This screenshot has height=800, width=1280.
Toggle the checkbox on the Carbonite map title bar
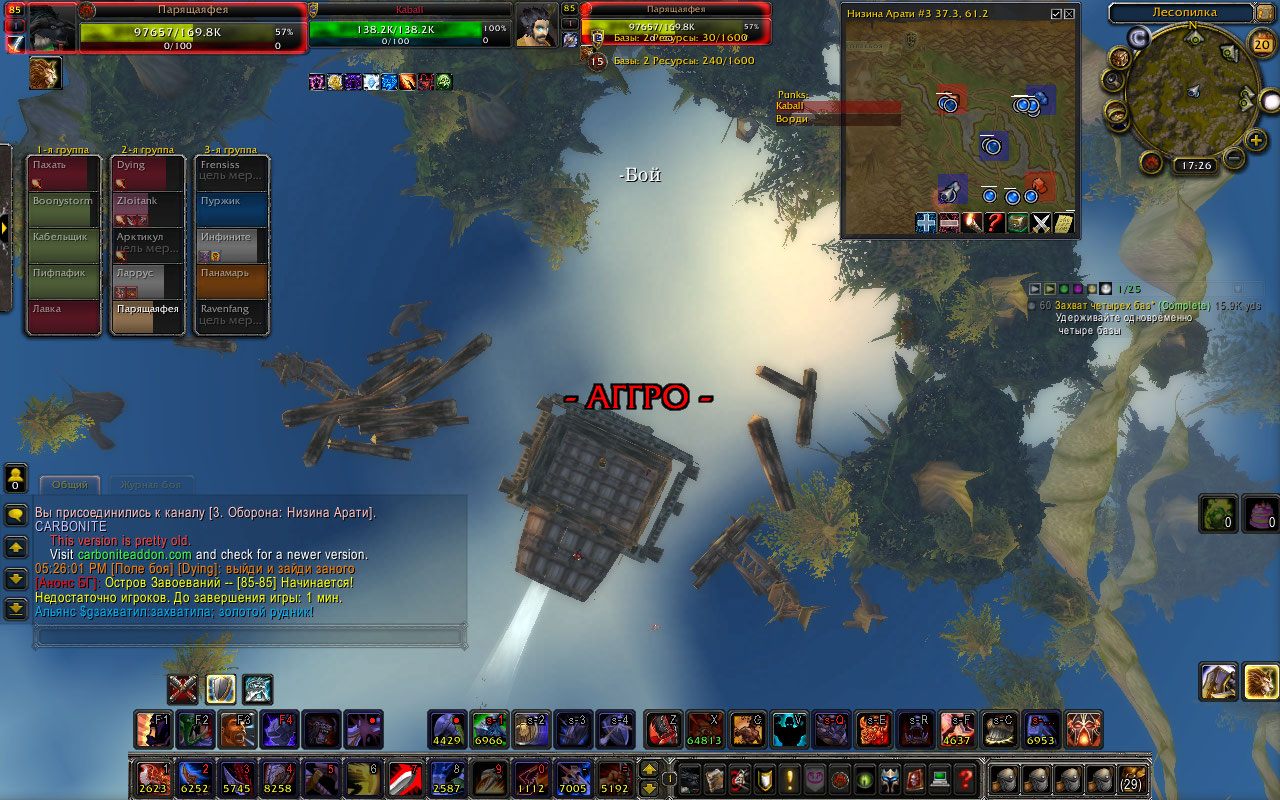1056,14
